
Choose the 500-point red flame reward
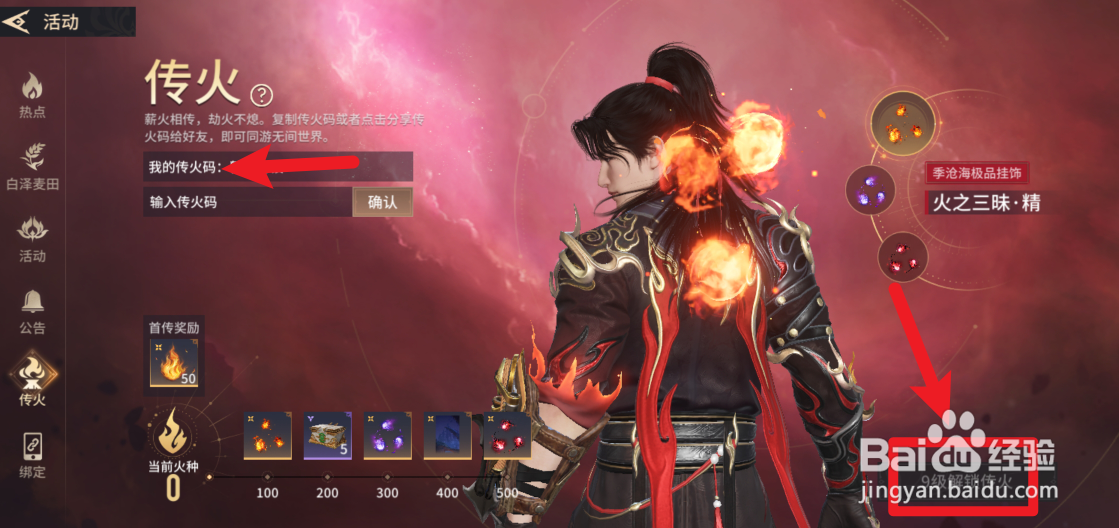click(507, 436)
